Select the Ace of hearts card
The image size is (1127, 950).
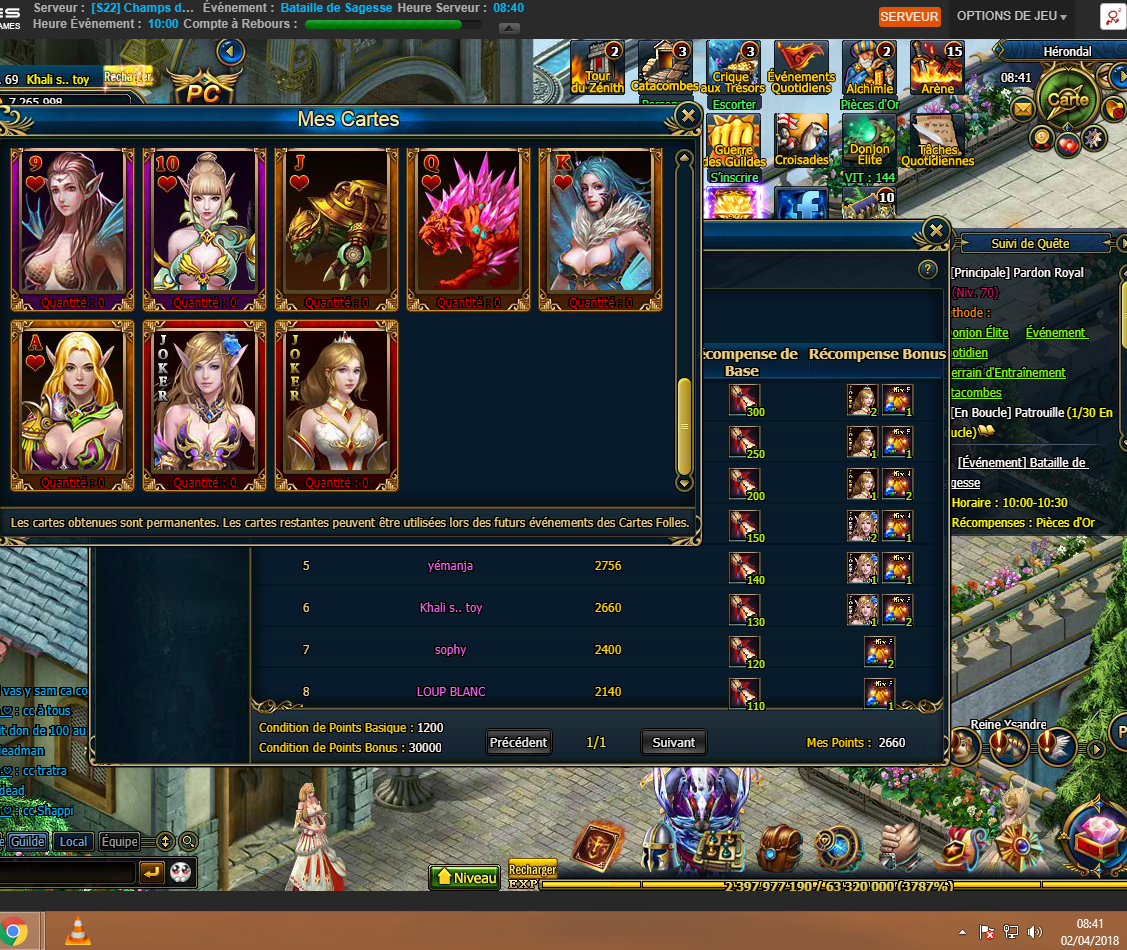[x=72, y=405]
